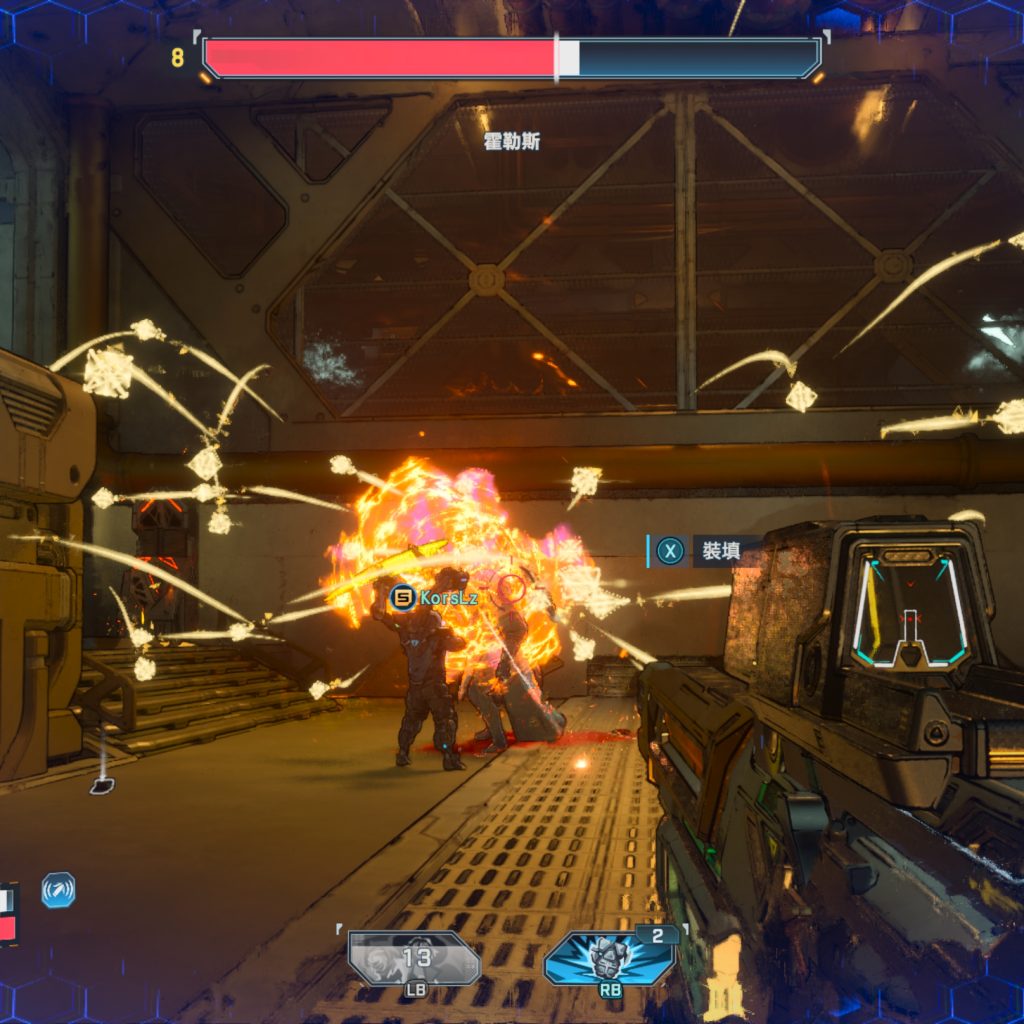Click the blue octagonal buff status icon
Image resolution: width=1024 pixels, height=1024 pixels.
coord(58,890)
